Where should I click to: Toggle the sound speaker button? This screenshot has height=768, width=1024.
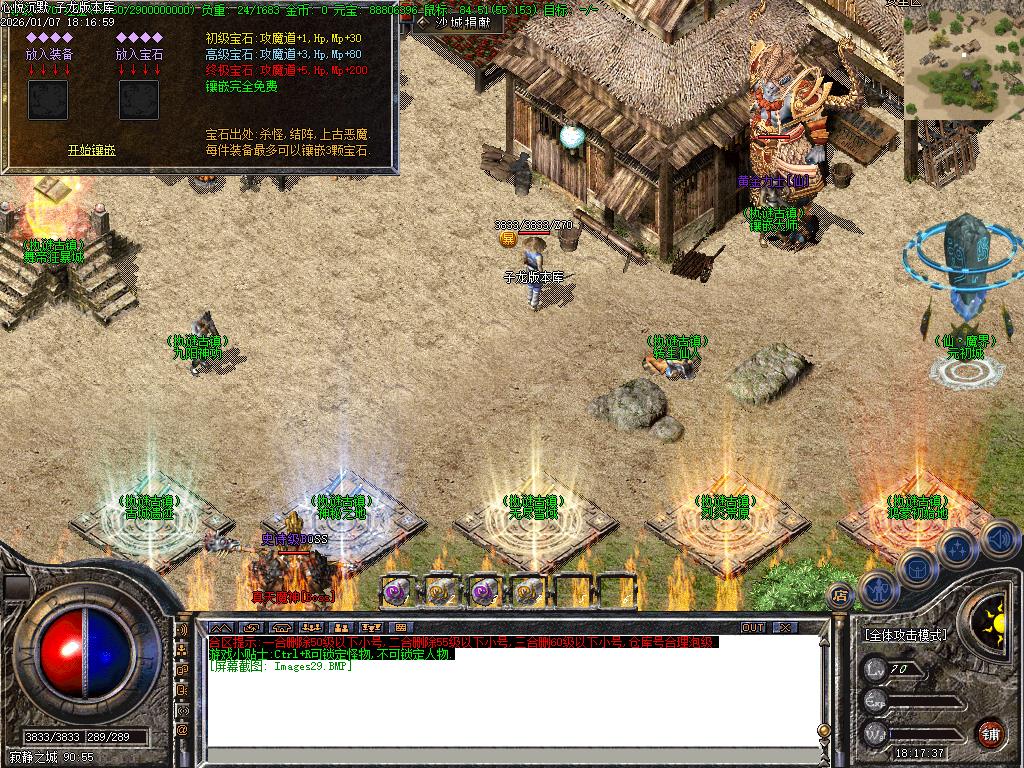click(998, 539)
